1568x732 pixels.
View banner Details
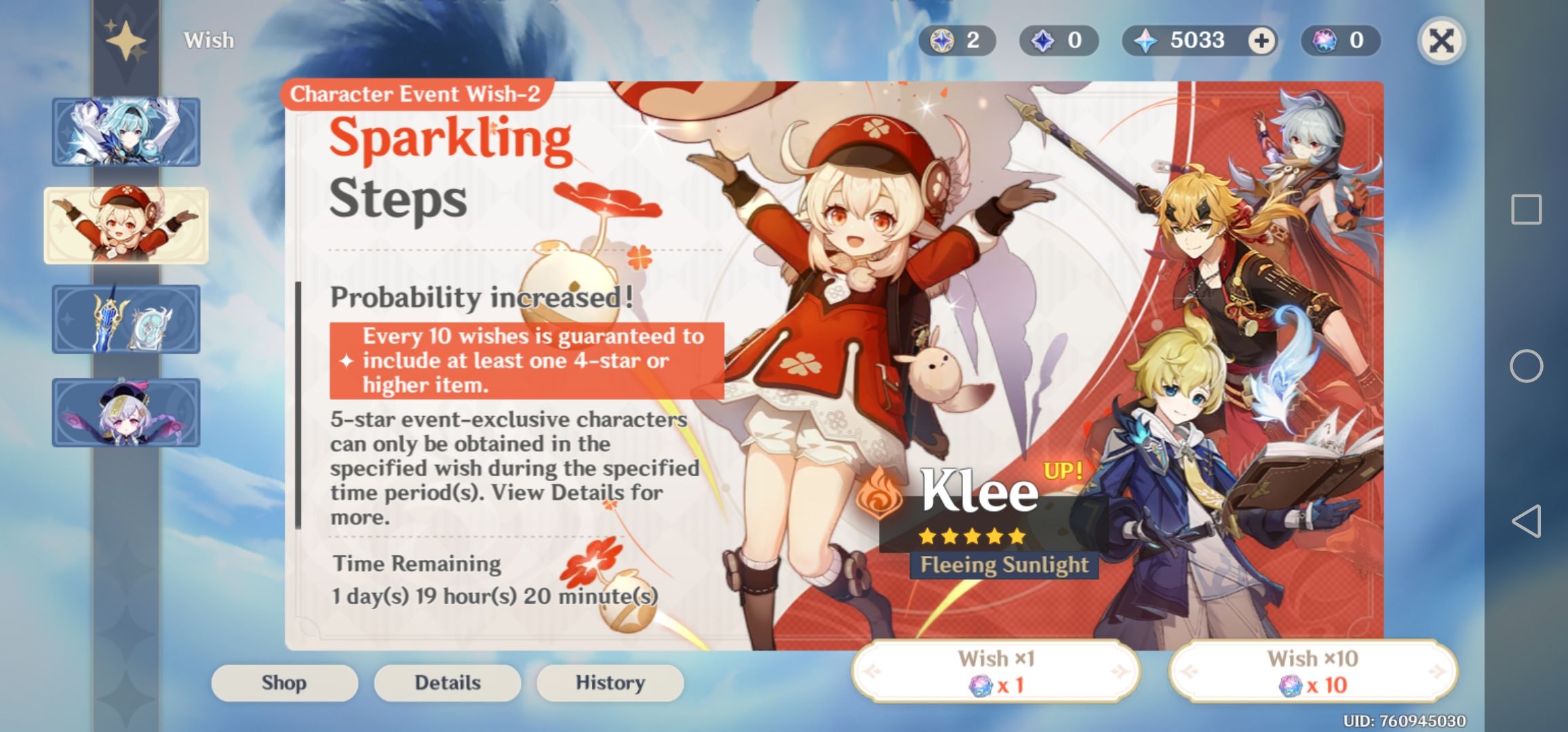pyautogui.click(x=448, y=683)
